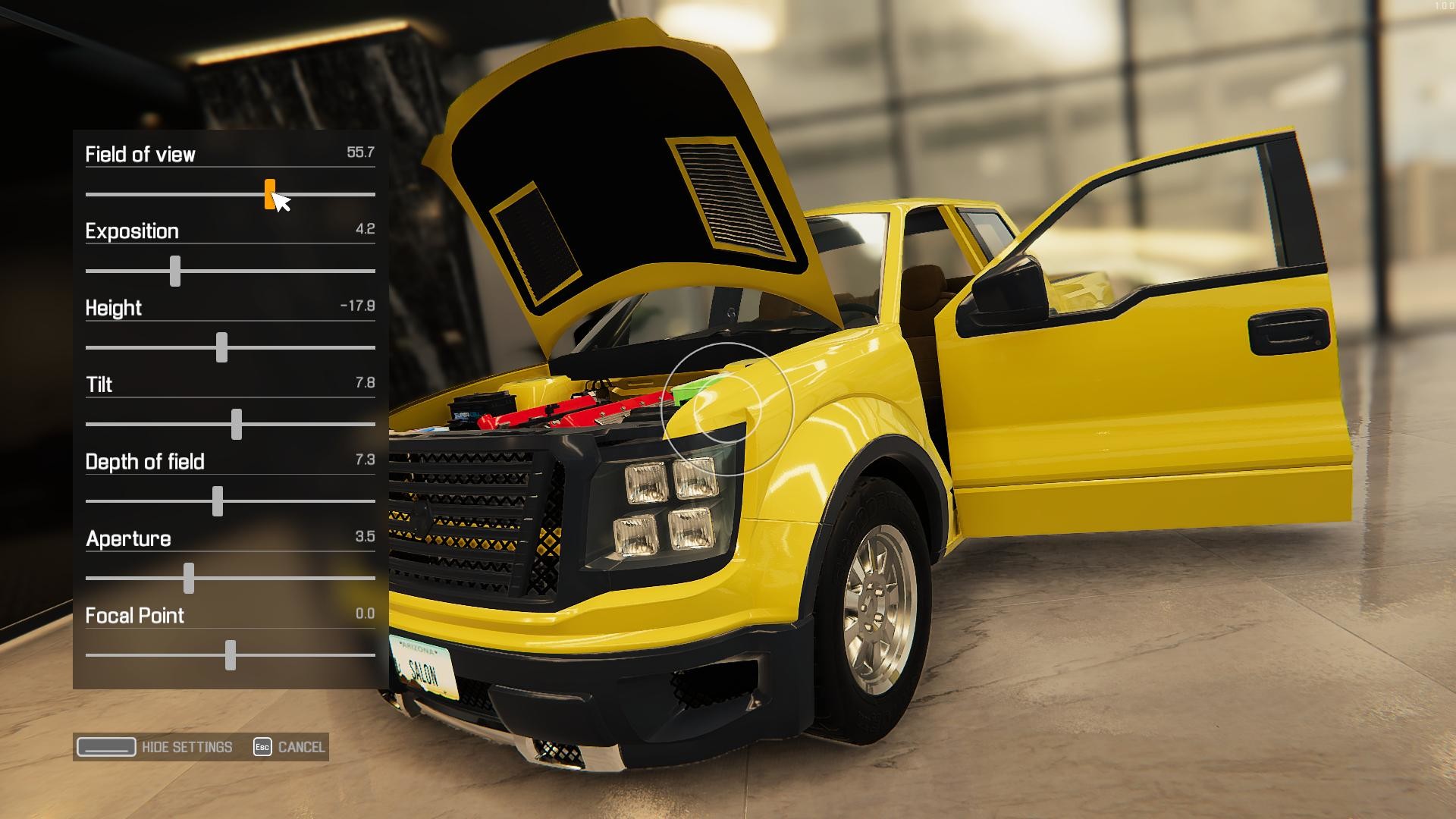This screenshot has width=1456, height=819.
Task: Click the Height slider handle
Action: tap(222, 347)
